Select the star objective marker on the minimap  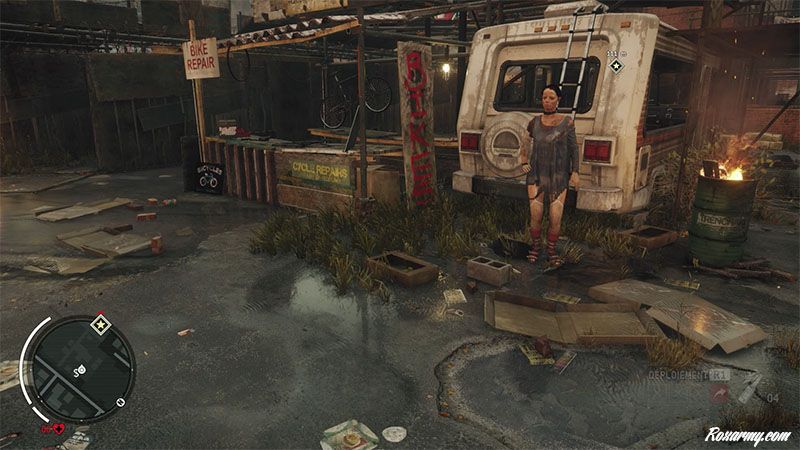[99, 325]
